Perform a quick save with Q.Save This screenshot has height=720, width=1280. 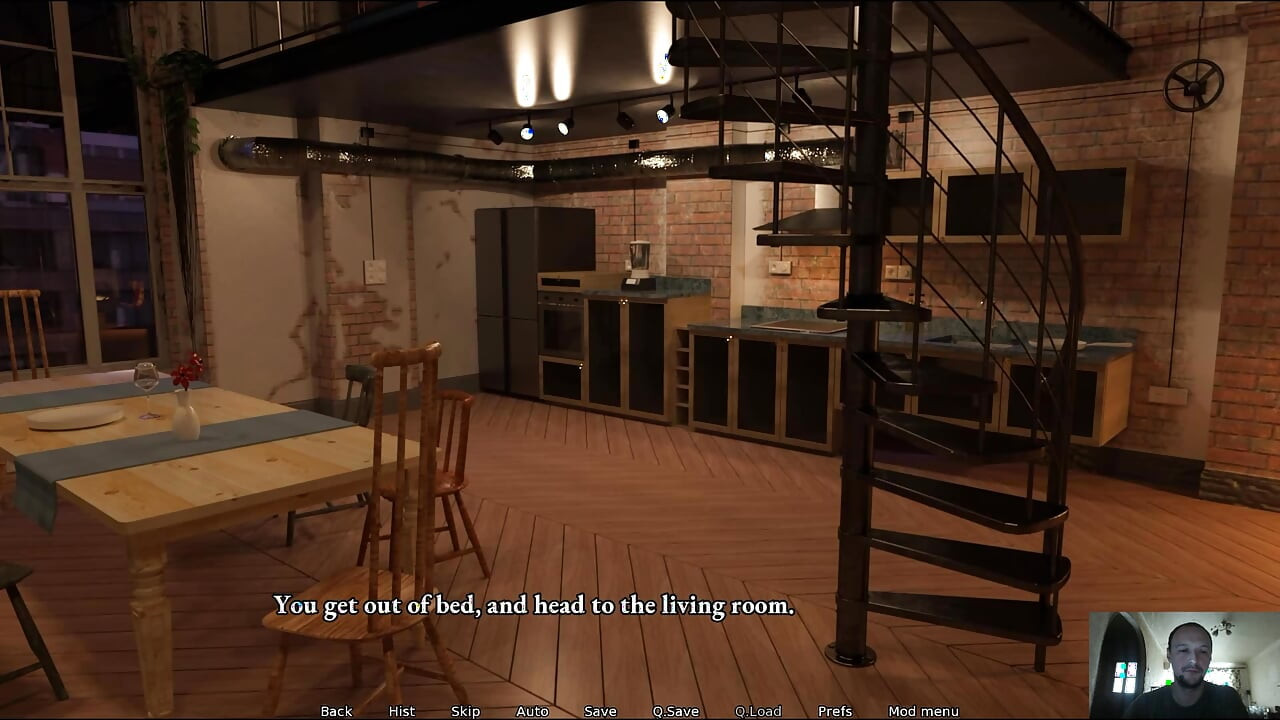click(676, 711)
